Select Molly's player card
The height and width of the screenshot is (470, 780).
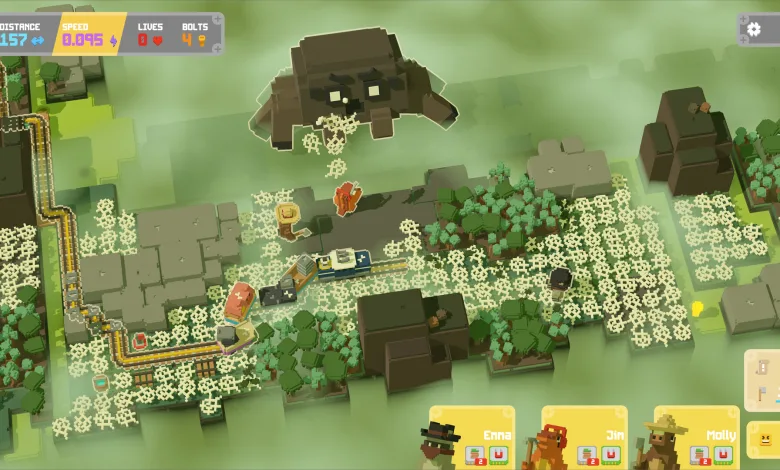pos(697,437)
